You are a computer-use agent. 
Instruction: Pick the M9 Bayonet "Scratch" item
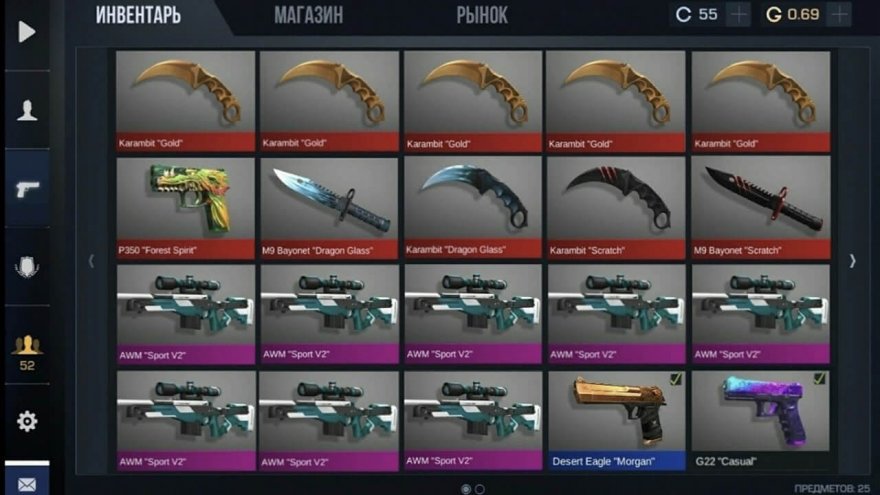(760, 207)
